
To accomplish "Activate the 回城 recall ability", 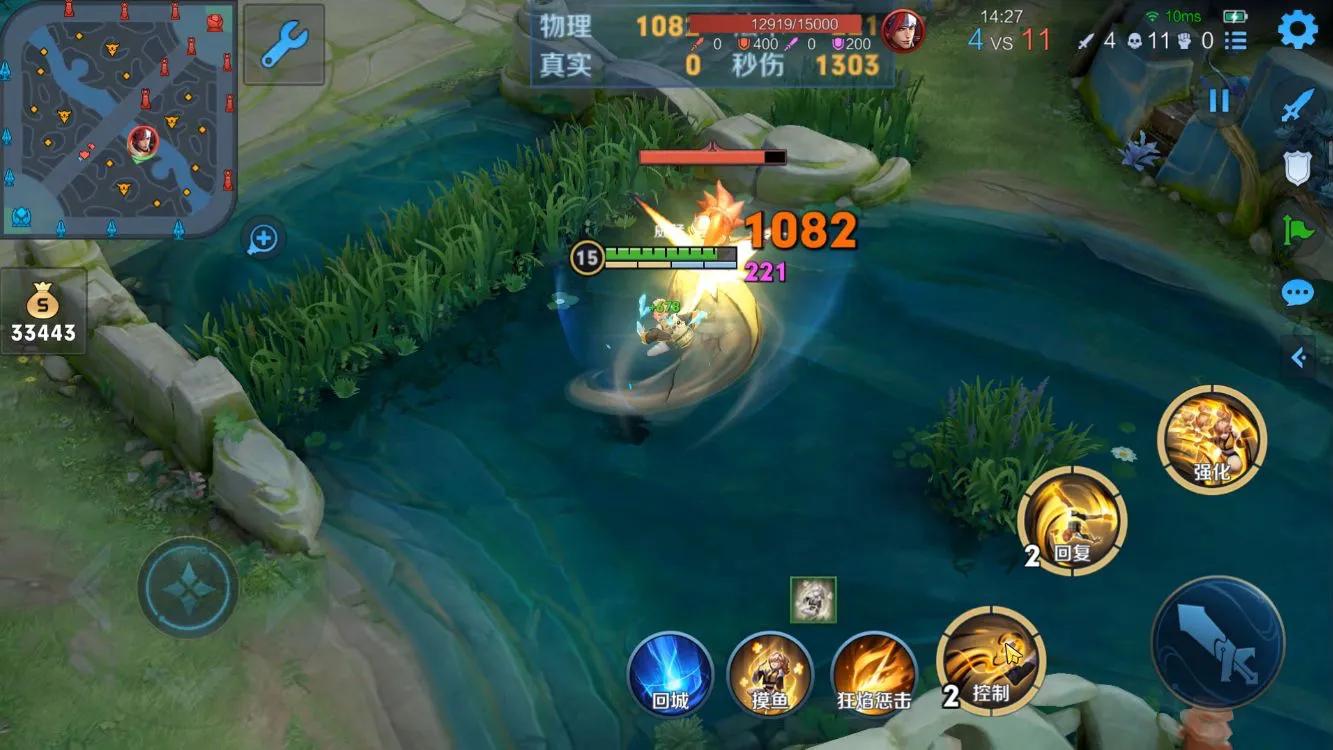I will [x=670, y=673].
